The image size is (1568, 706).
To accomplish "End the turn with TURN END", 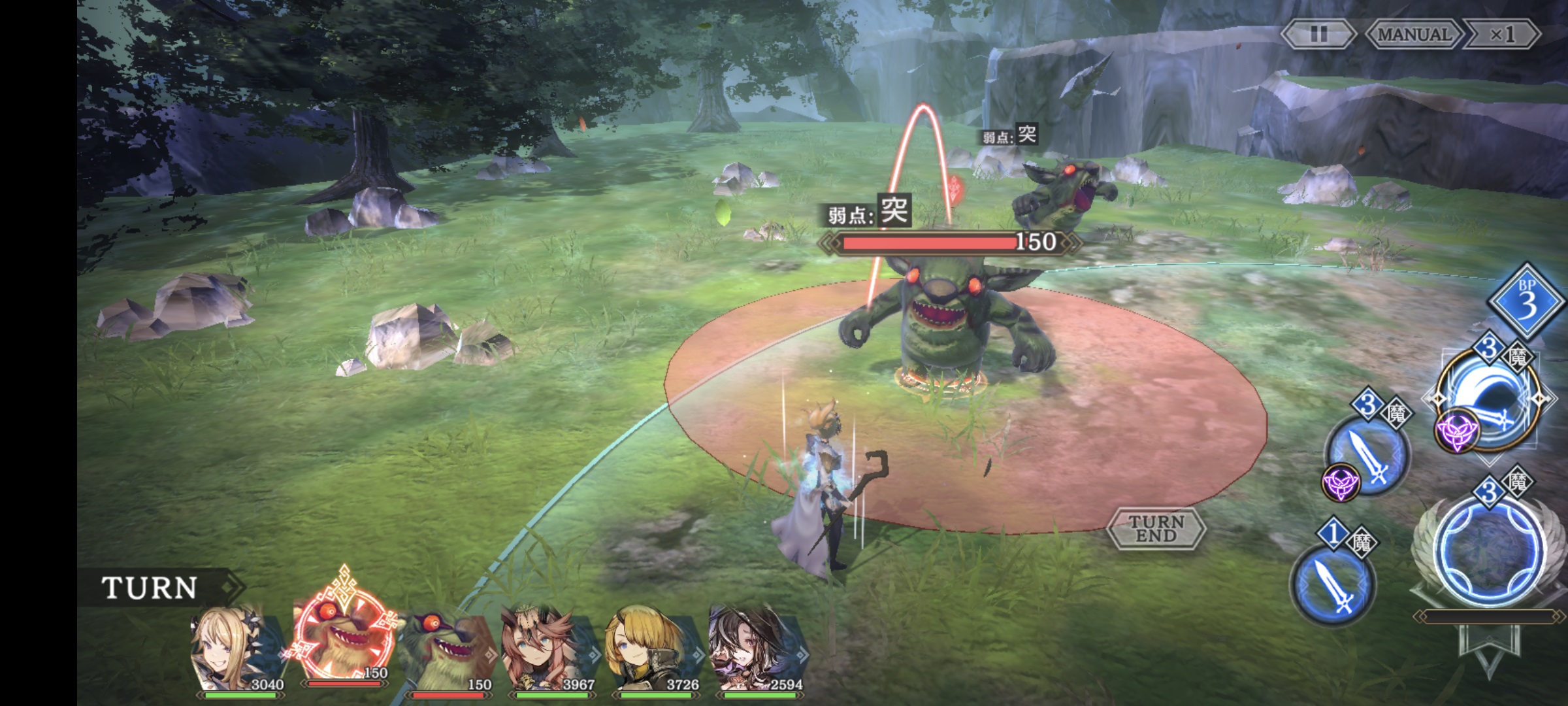I will 1156,528.
